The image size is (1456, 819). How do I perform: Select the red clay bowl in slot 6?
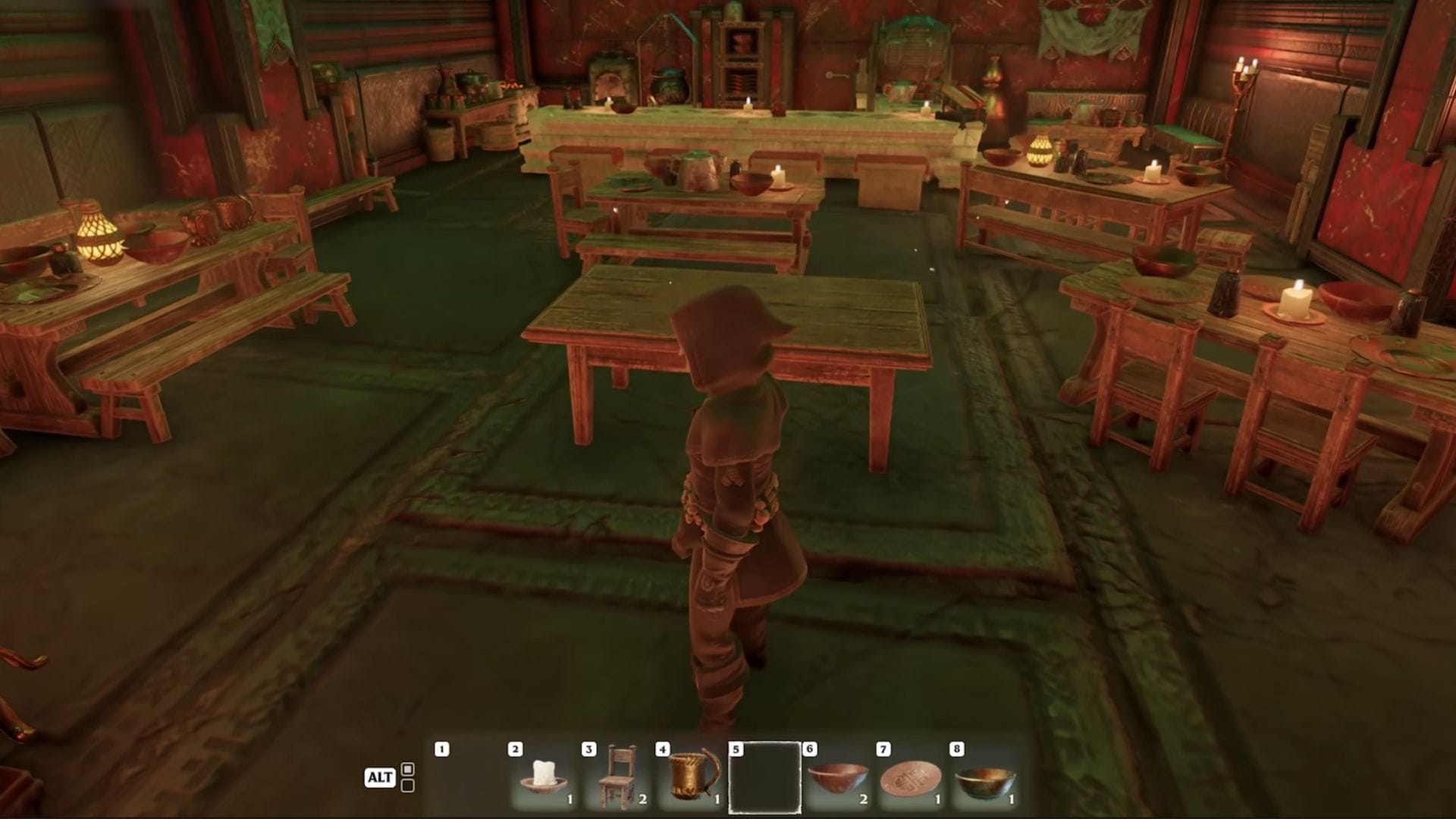(838, 777)
